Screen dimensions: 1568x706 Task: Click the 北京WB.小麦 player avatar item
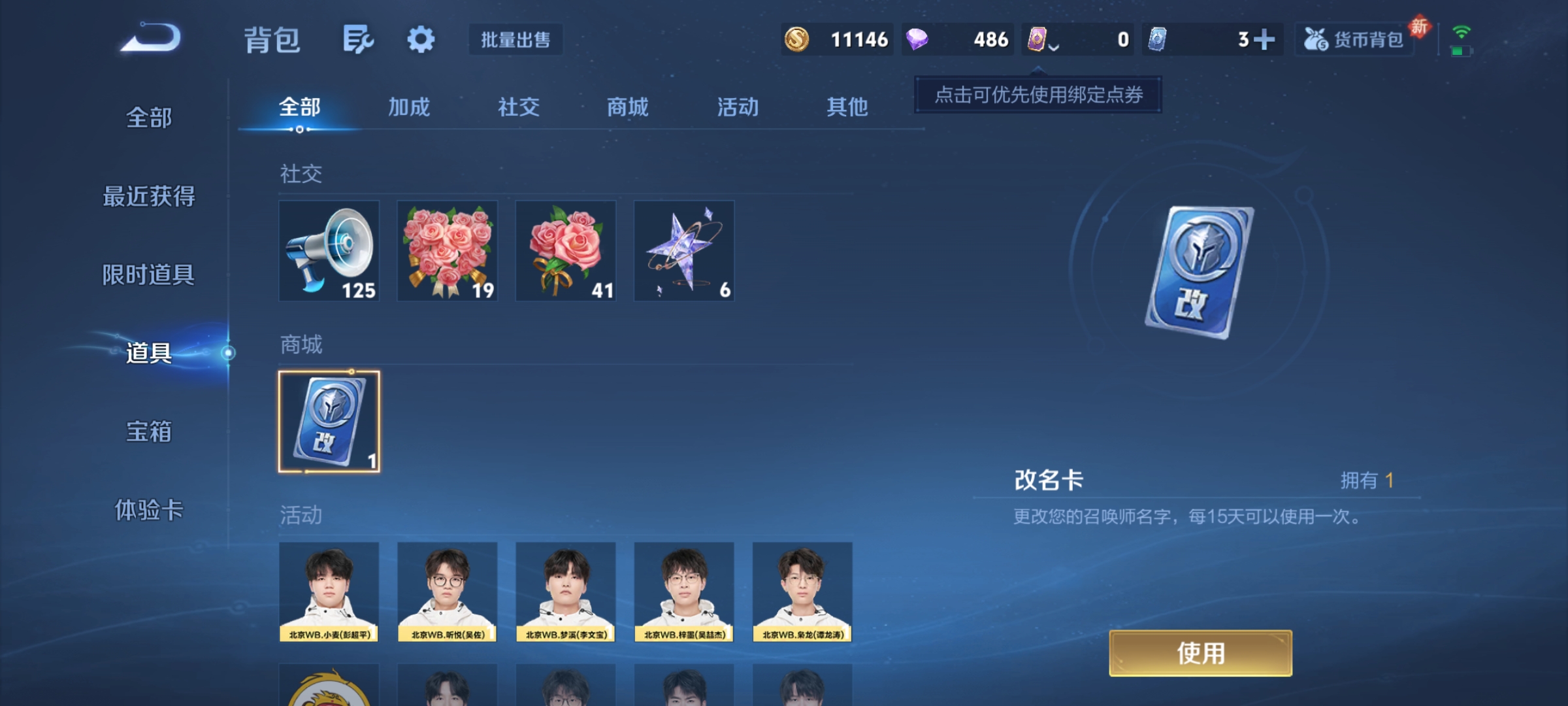[x=329, y=592]
